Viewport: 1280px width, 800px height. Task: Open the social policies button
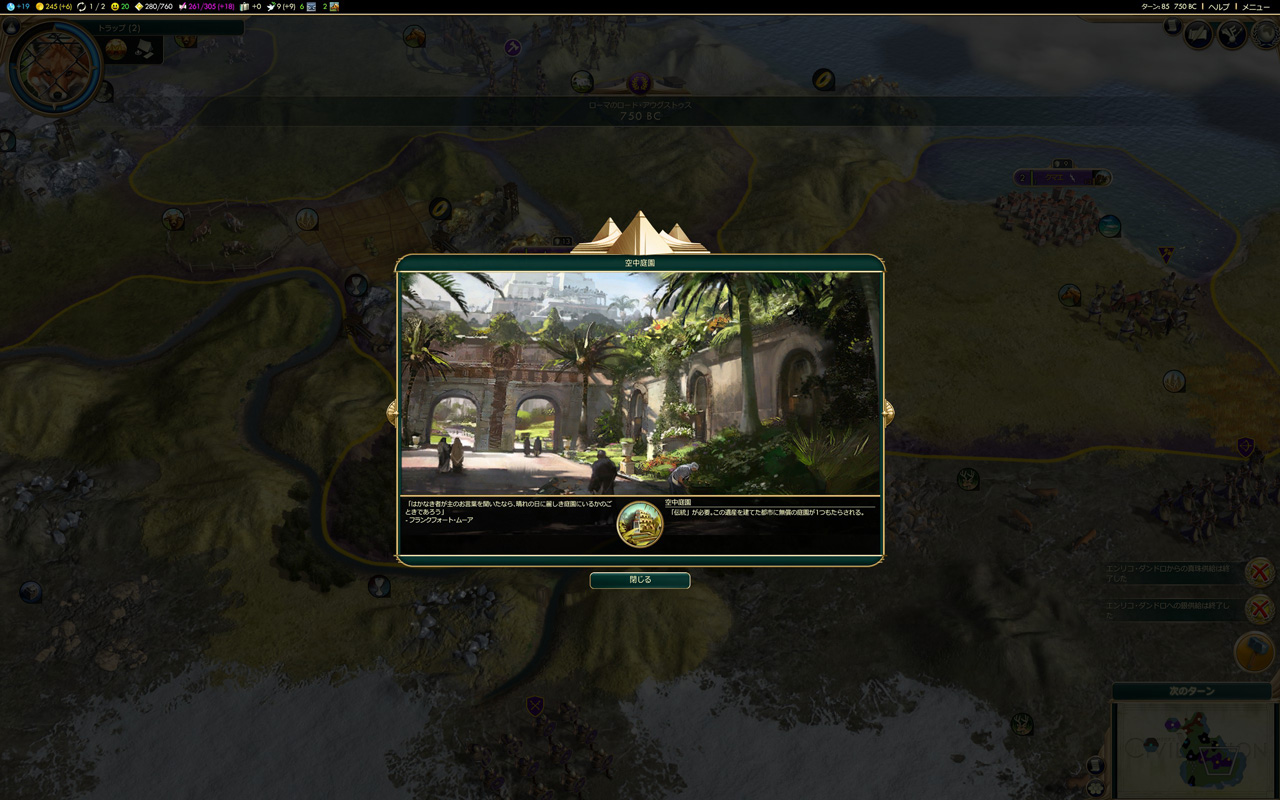point(1232,35)
